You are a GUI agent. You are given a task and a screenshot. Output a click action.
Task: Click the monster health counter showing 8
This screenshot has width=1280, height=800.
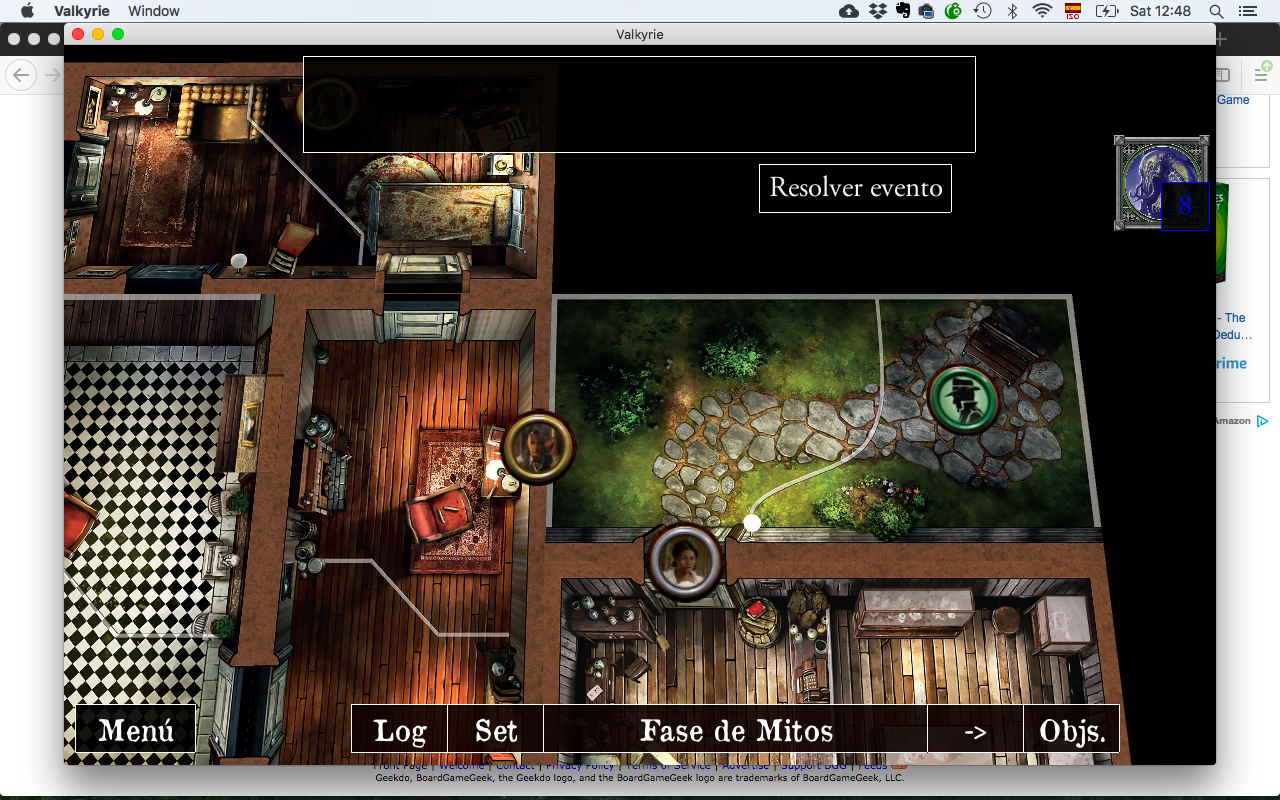[x=1185, y=207]
